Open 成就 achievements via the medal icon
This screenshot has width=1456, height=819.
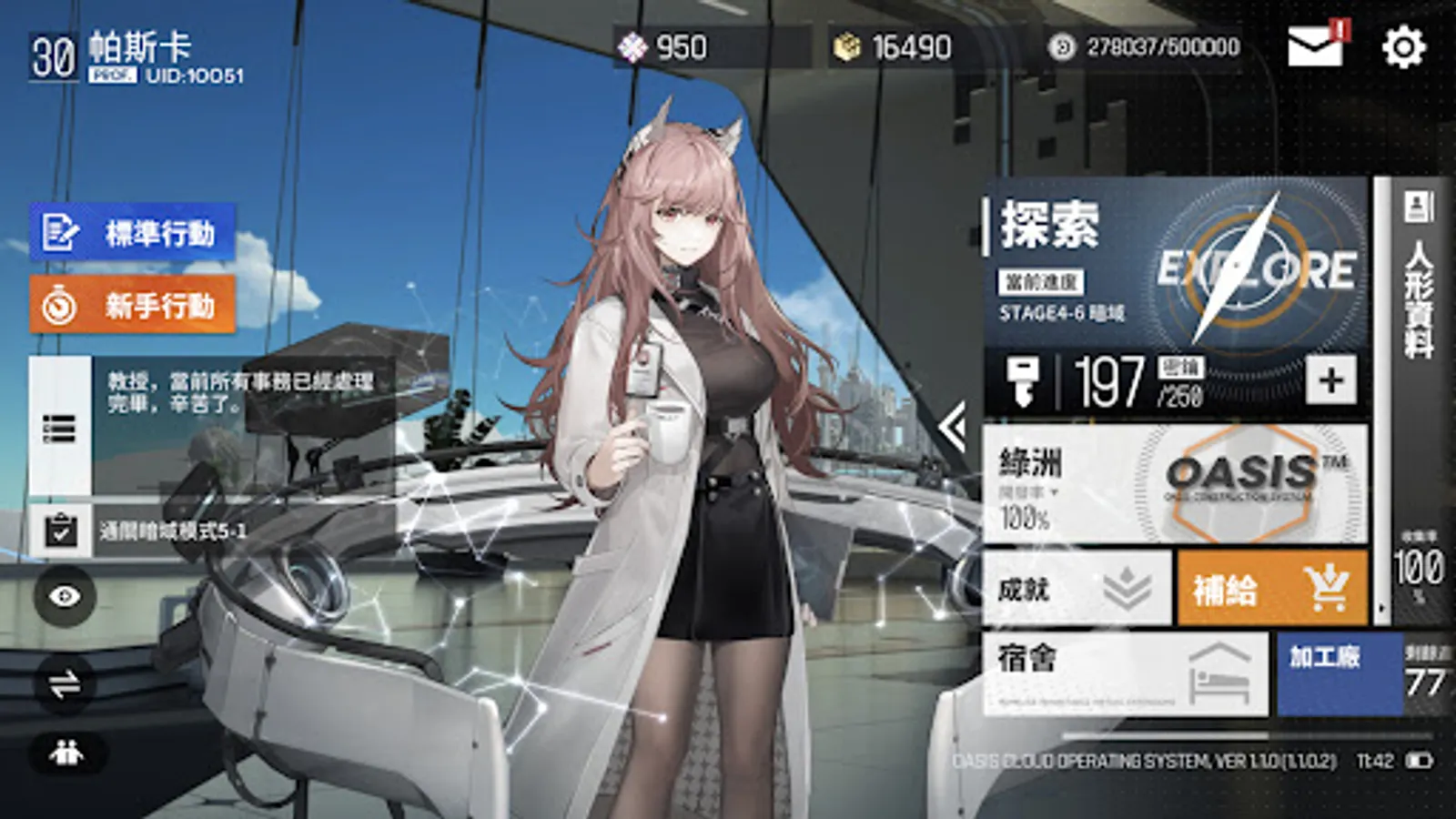[1125, 588]
